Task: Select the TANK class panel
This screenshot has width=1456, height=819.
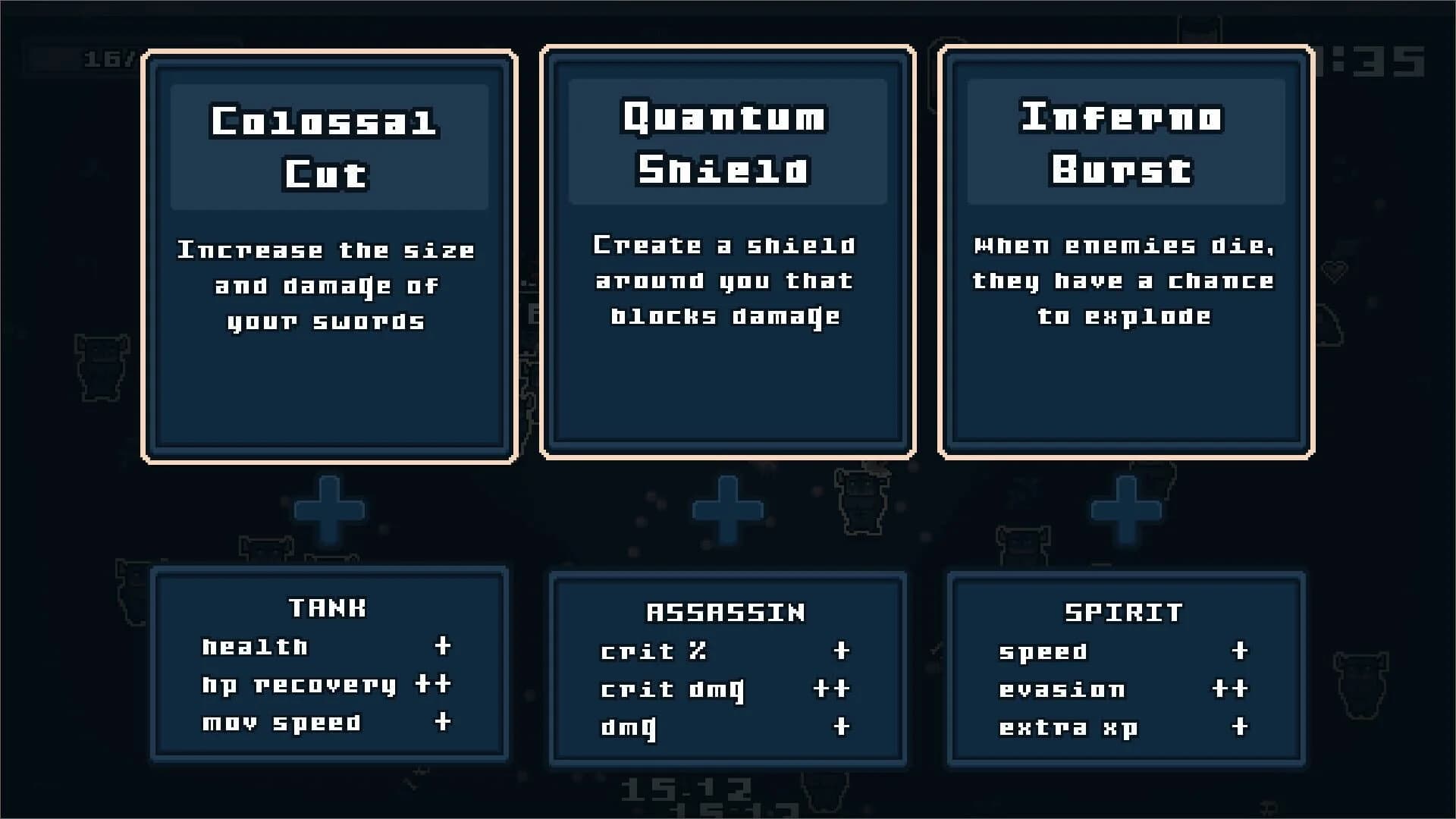Action: pyautogui.click(x=329, y=666)
